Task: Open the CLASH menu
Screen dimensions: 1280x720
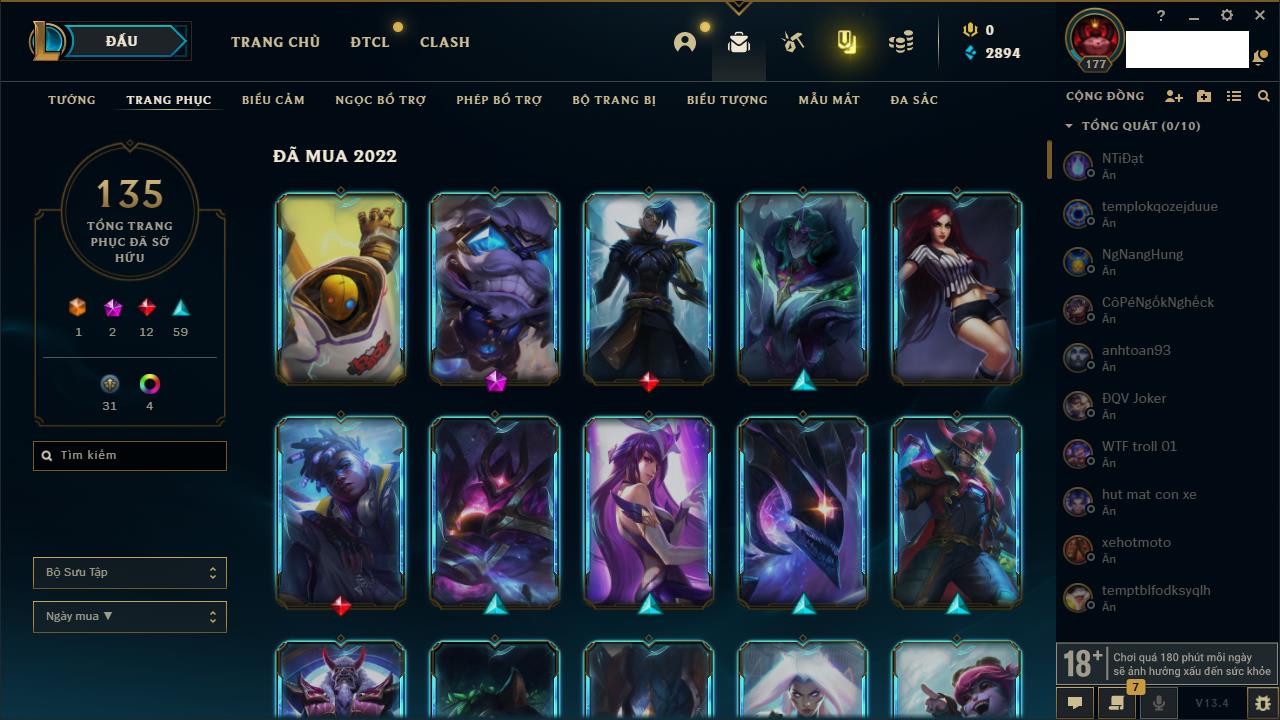Action: pyautogui.click(x=444, y=42)
